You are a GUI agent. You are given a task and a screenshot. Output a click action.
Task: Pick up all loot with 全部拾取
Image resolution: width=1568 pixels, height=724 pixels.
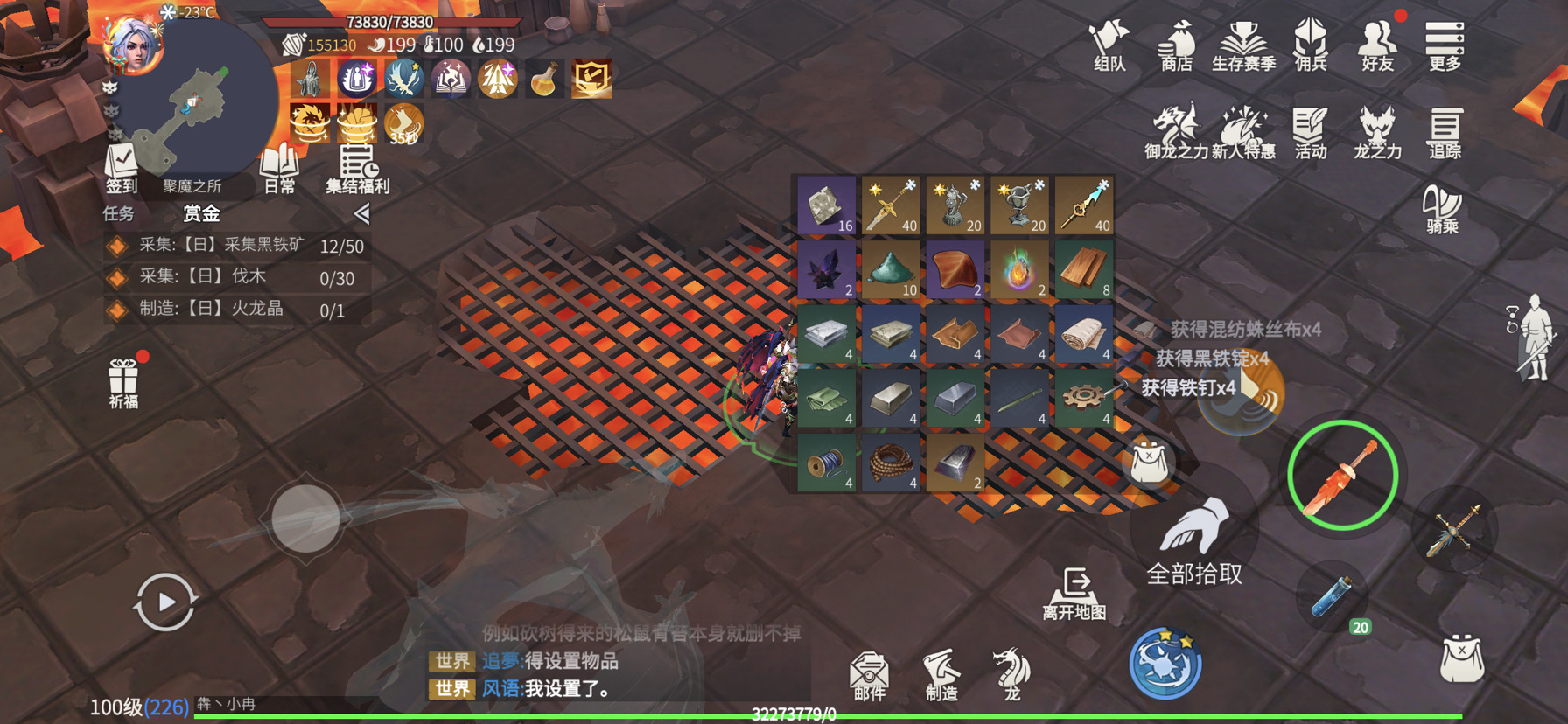click(x=1193, y=540)
